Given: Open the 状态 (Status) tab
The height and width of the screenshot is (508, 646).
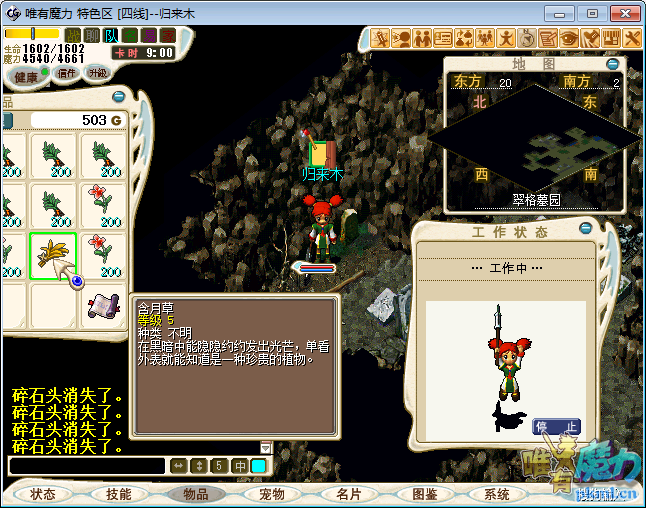Looking at the screenshot, I should click(x=43, y=494).
